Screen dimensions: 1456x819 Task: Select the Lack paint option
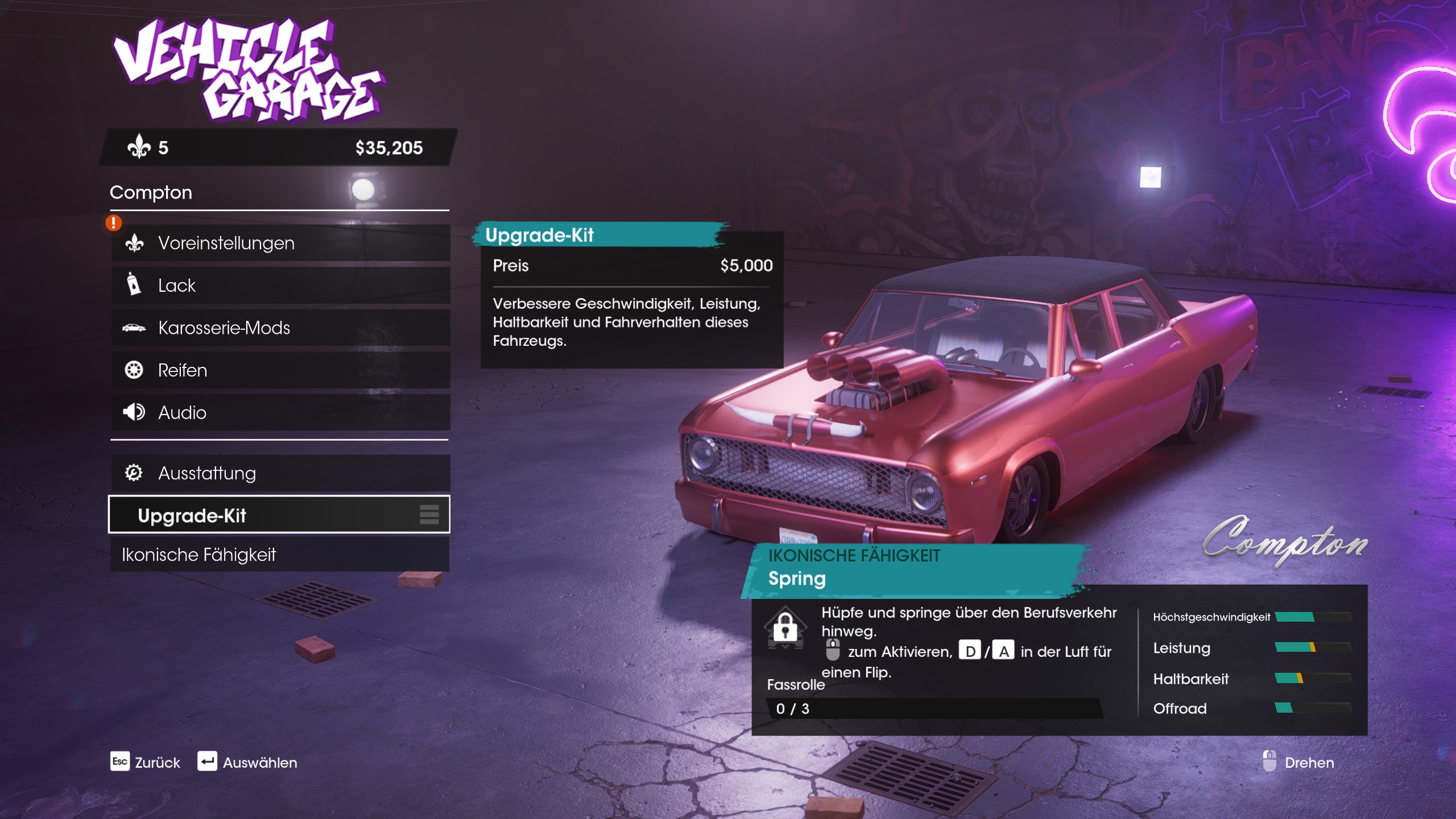point(280,285)
